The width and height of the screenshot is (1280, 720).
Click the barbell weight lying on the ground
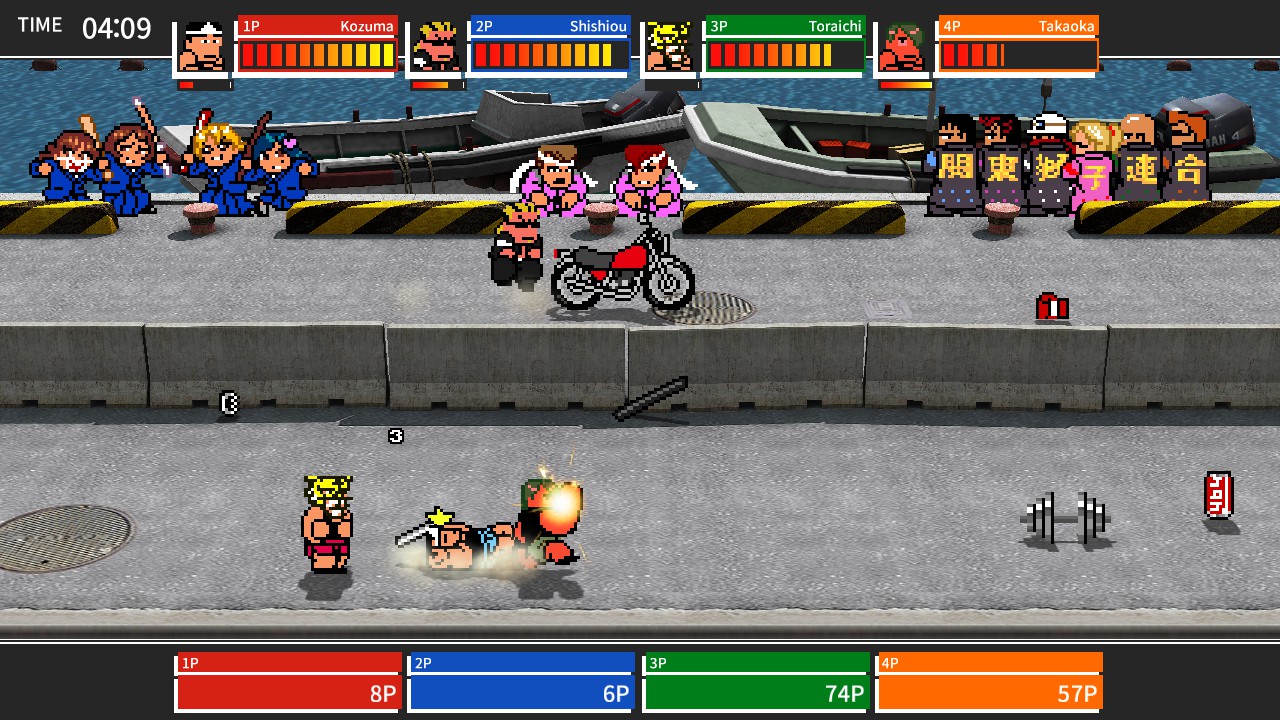tap(1066, 517)
